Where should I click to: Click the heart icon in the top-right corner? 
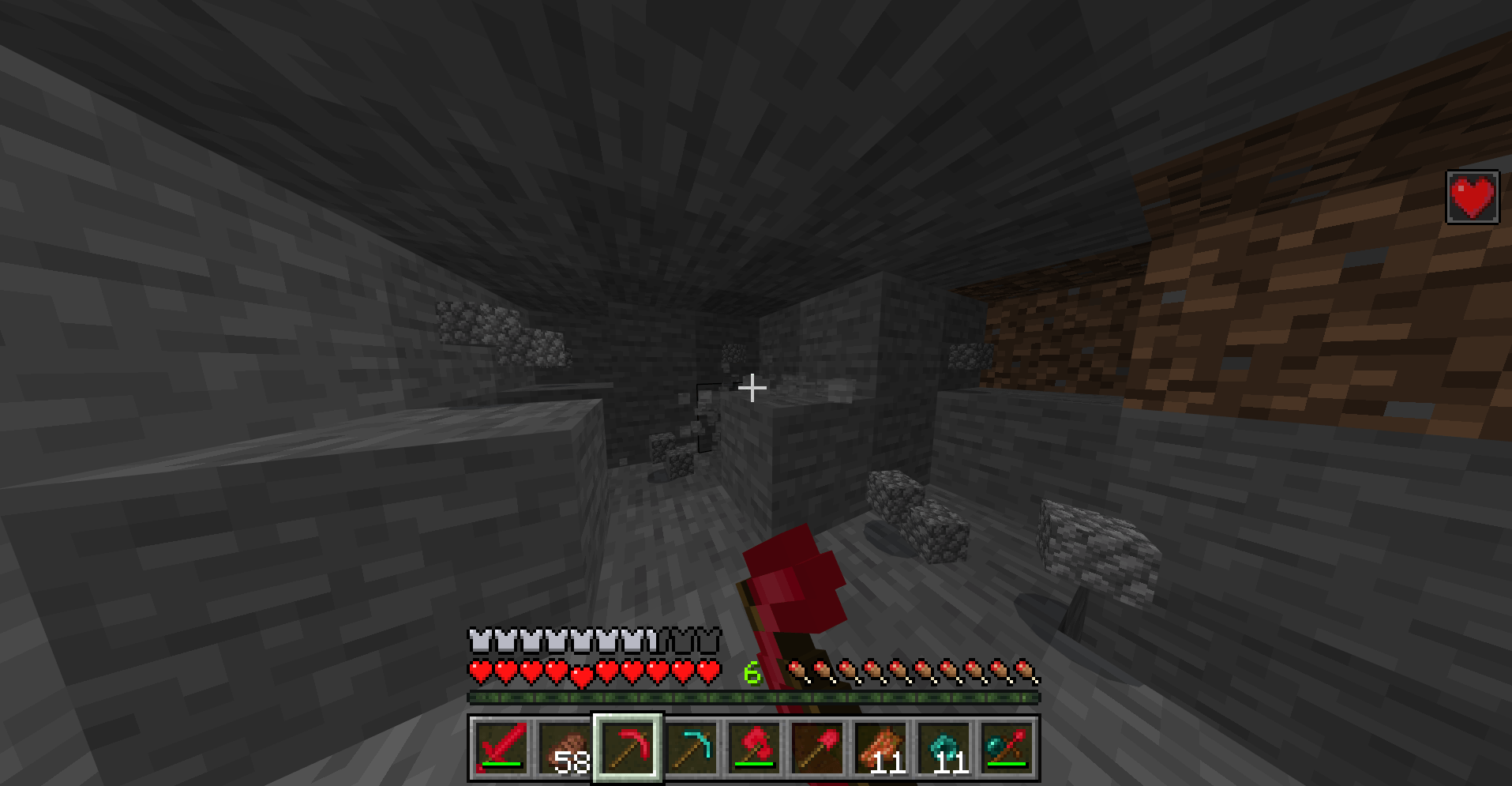[x=1472, y=197]
